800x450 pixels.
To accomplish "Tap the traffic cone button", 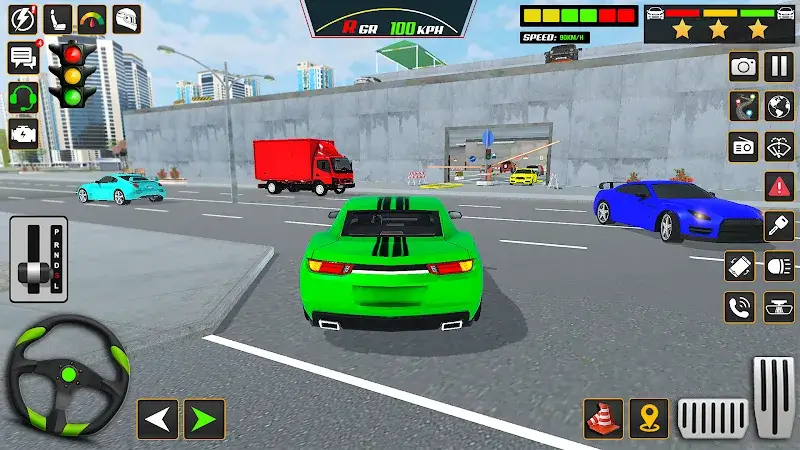I will (x=603, y=418).
